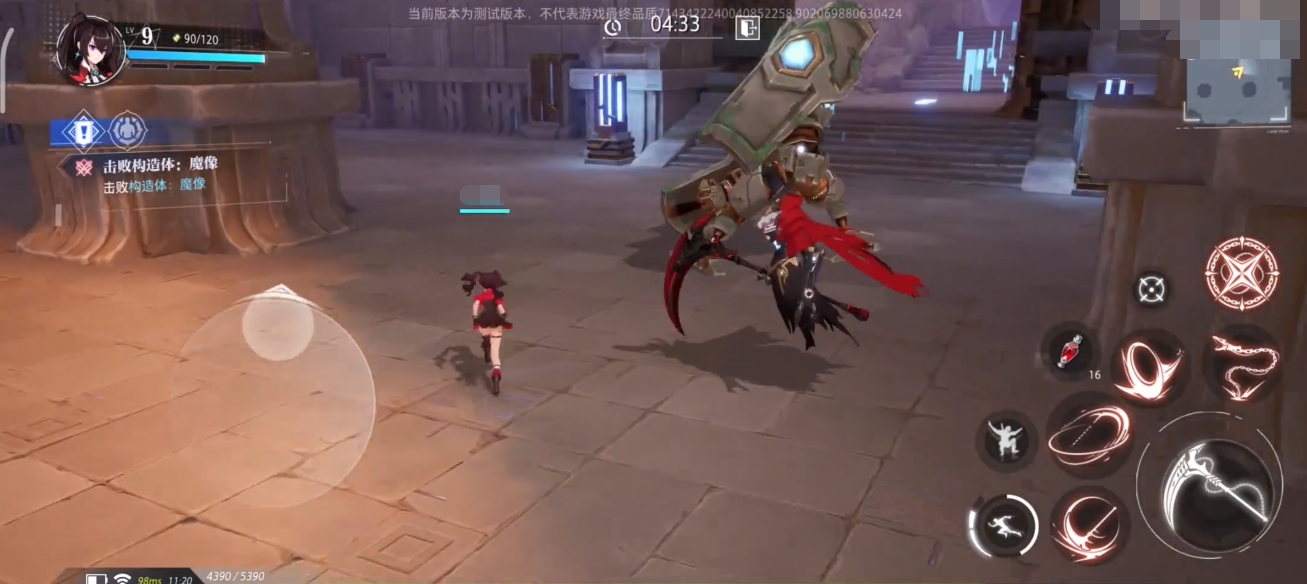Viewport: 1307px width, 584px height.
Task: Select the exclamation mark quest tab
Action: [82, 131]
